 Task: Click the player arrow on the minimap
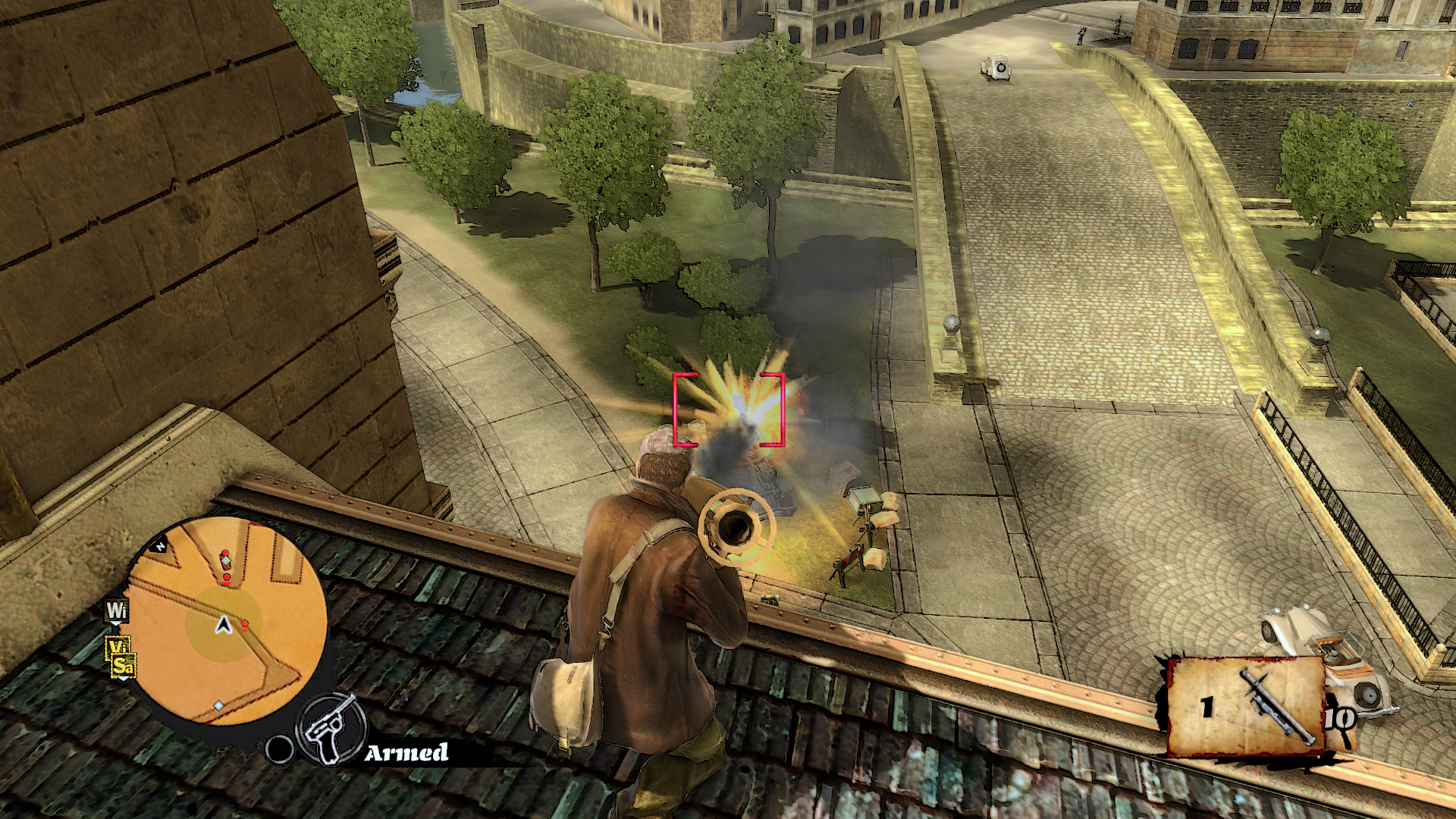point(223,625)
